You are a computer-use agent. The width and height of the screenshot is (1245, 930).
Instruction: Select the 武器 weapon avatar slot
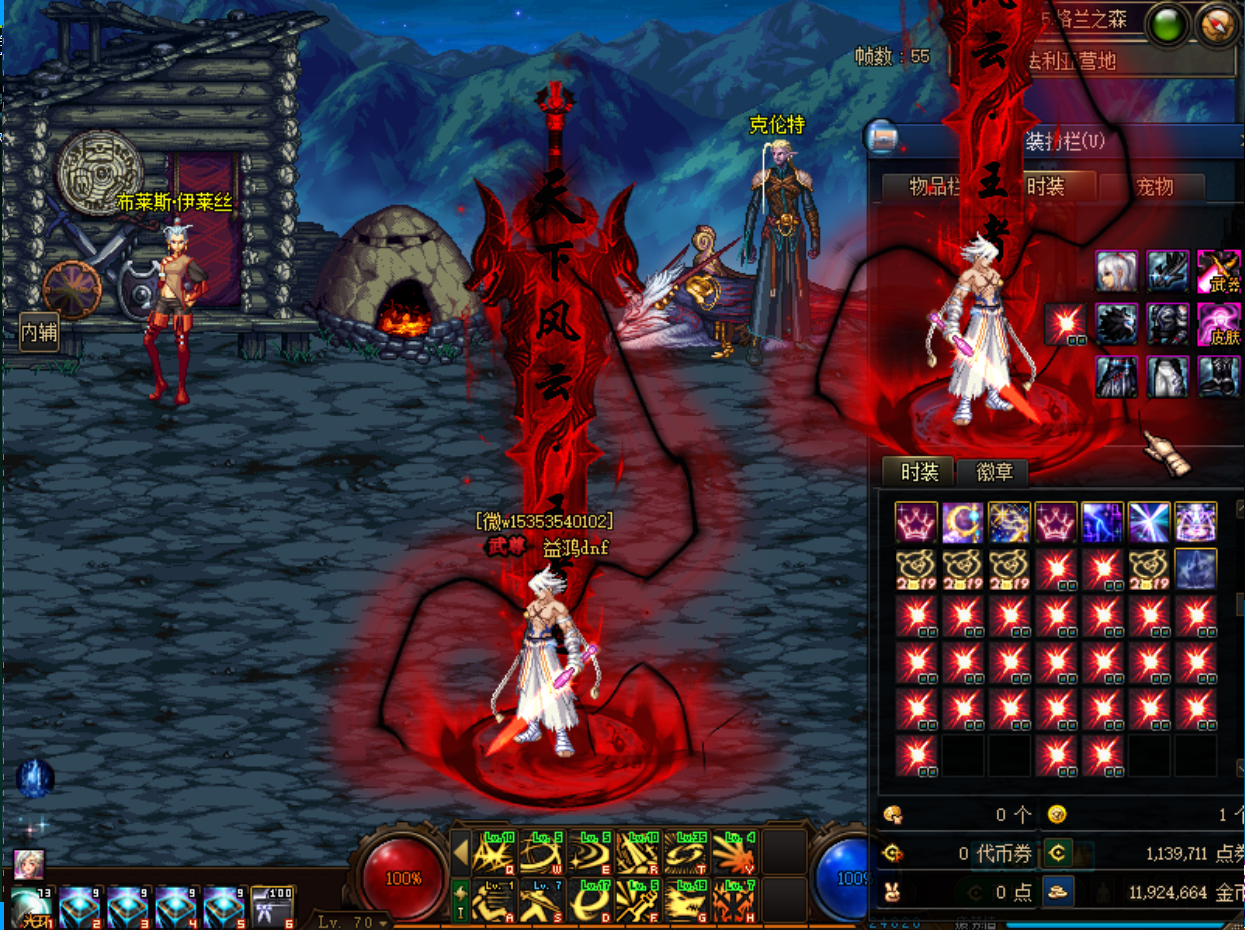click(x=1218, y=271)
